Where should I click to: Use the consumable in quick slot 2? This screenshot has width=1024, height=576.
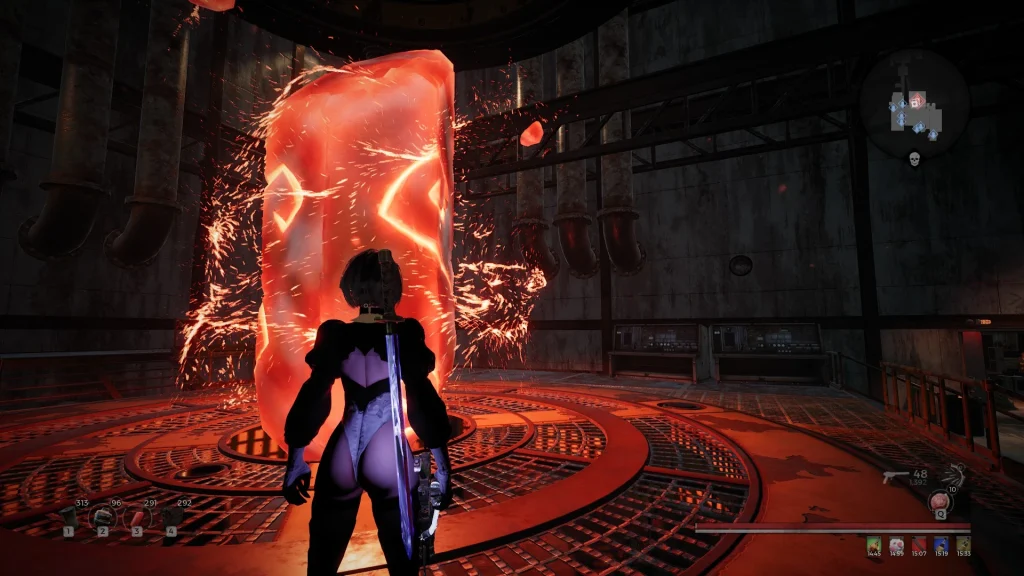(102, 516)
